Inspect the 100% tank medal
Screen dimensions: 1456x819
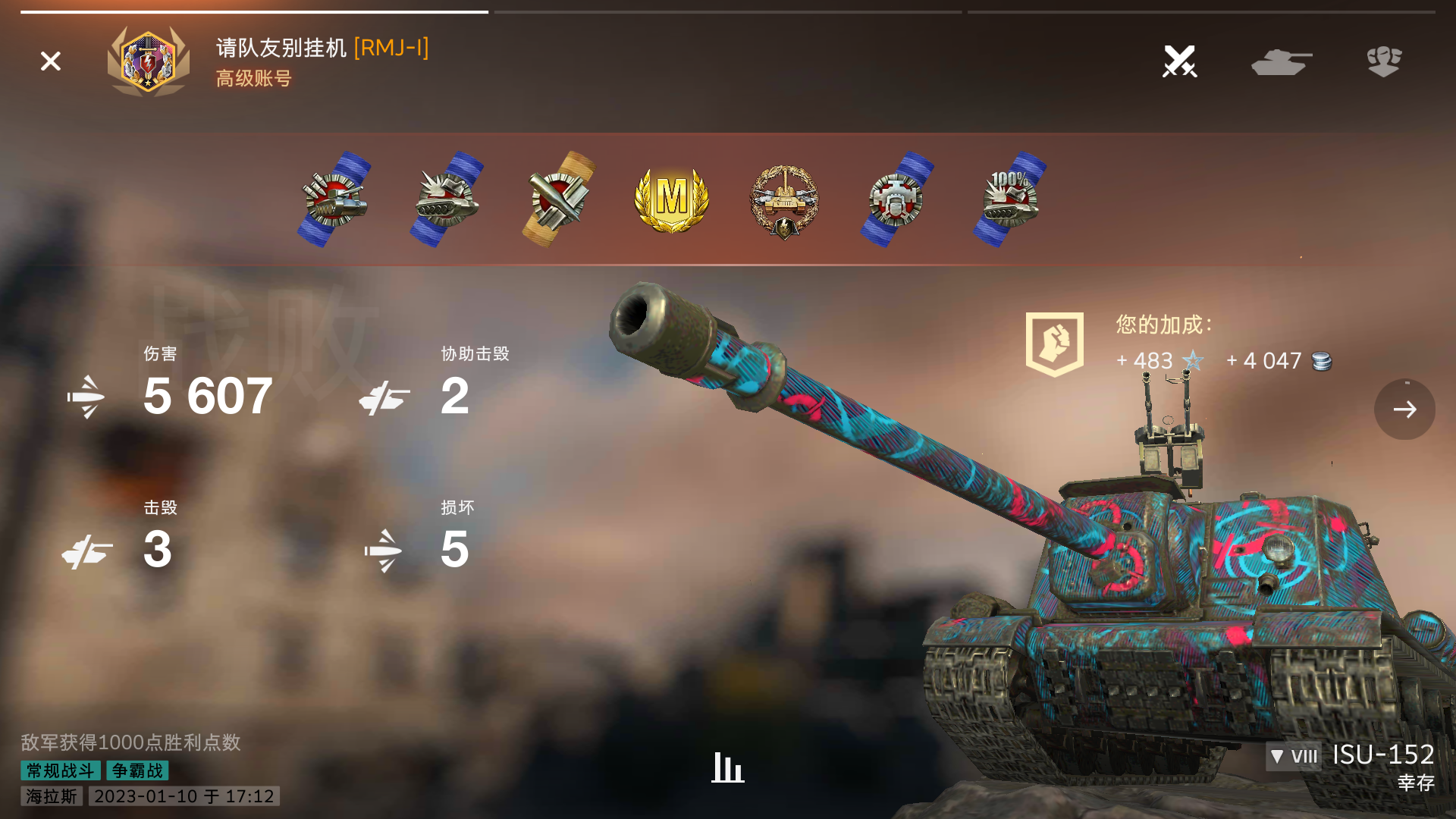tap(1009, 199)
